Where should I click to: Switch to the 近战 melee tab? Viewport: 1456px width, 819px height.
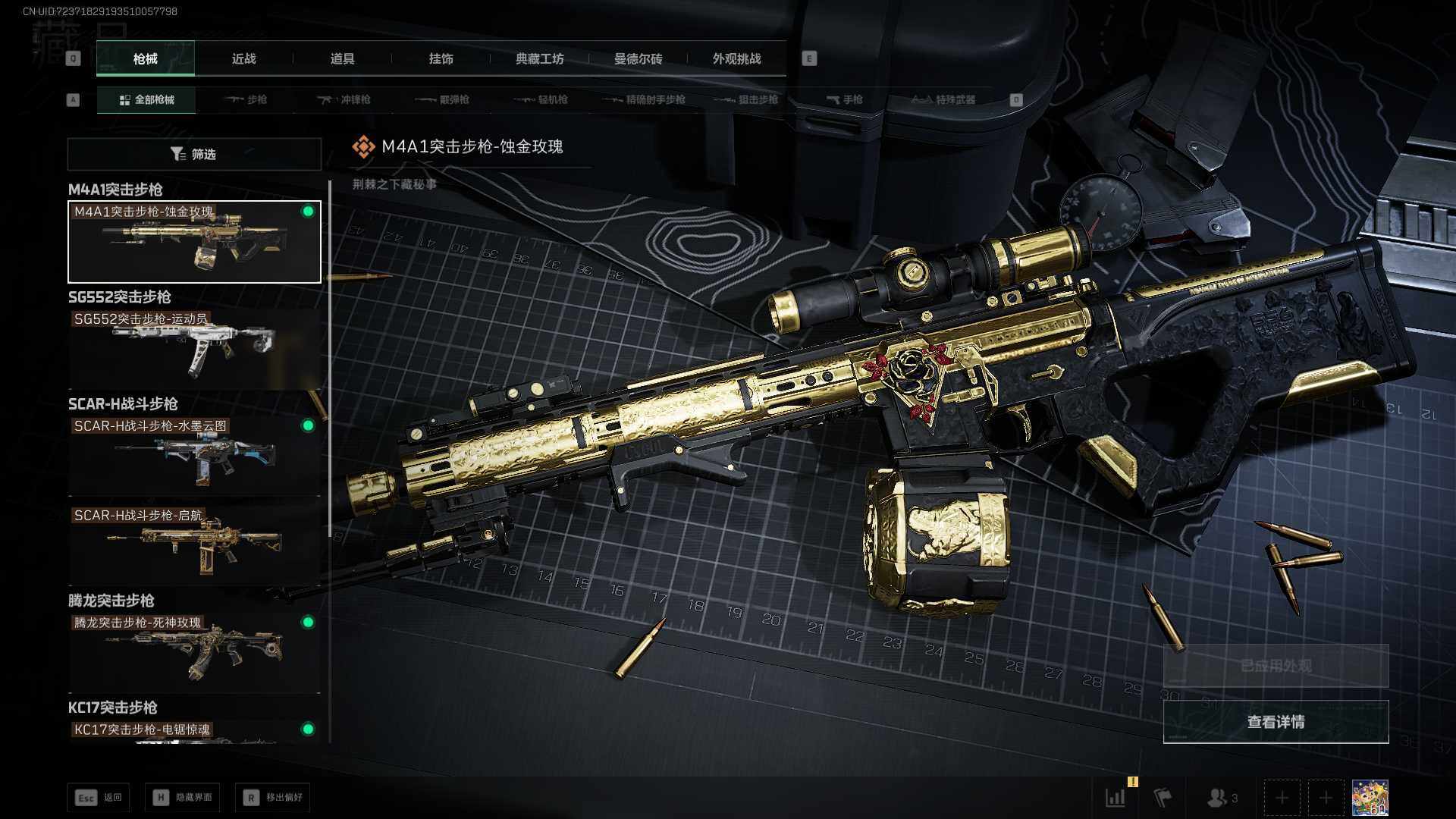tap(243, 59)
